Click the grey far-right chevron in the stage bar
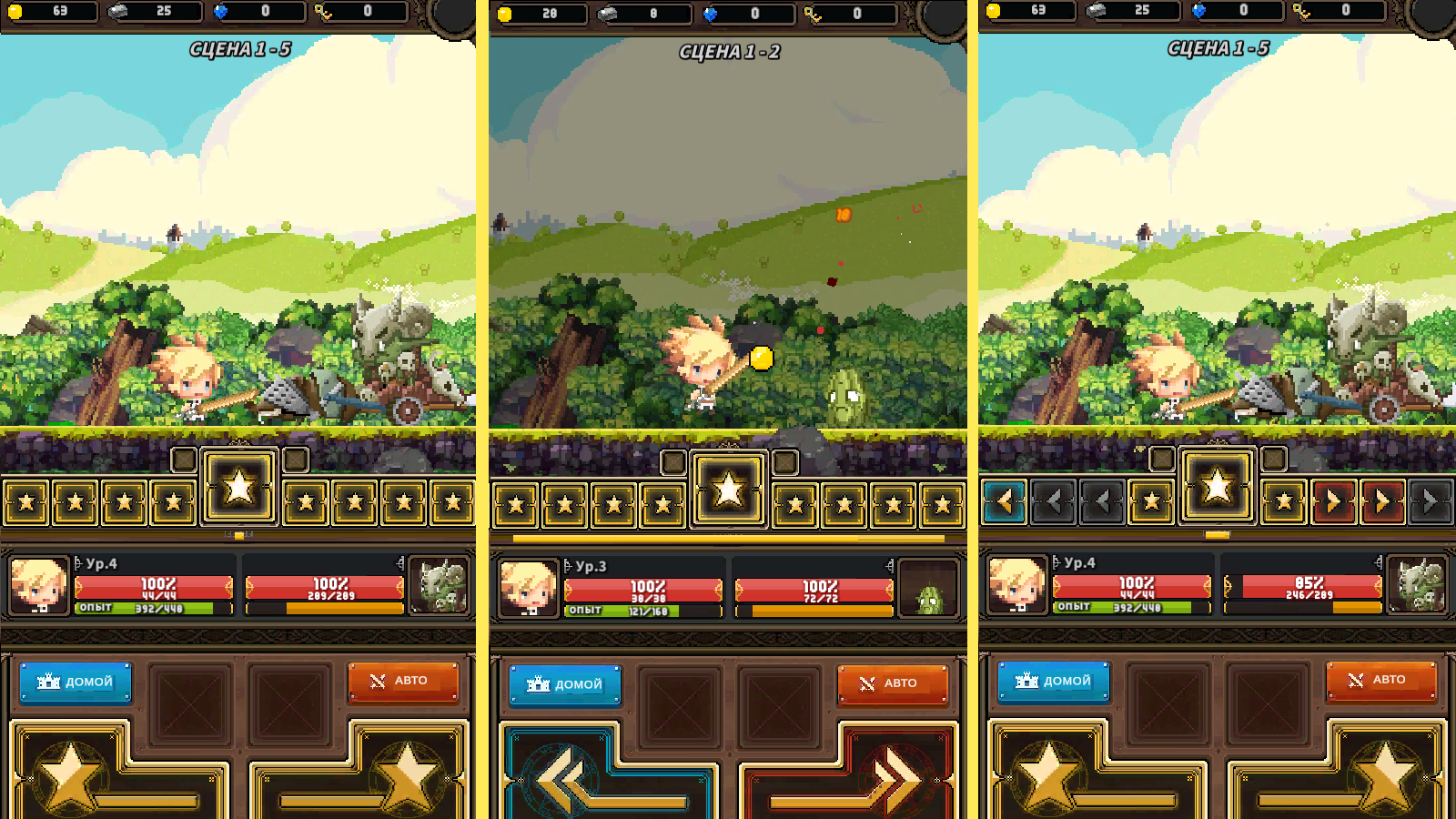Viewport: 1456px width, 819px height. click(x=1431, y=501)
